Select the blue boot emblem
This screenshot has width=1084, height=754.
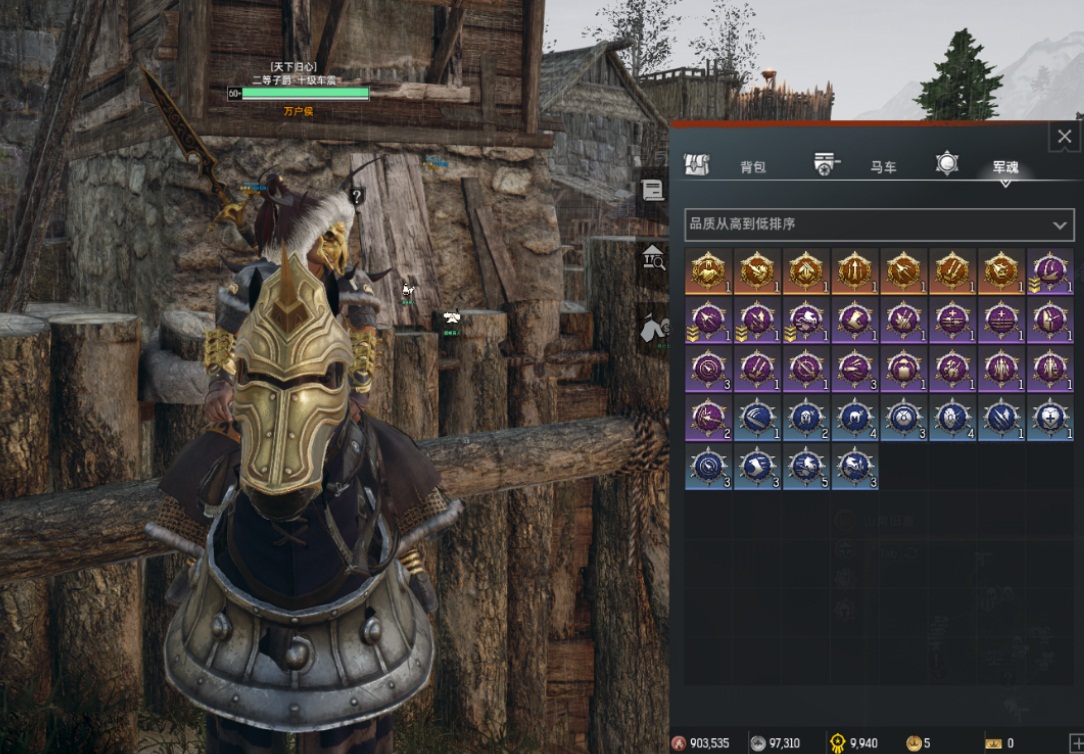point(757,466)
